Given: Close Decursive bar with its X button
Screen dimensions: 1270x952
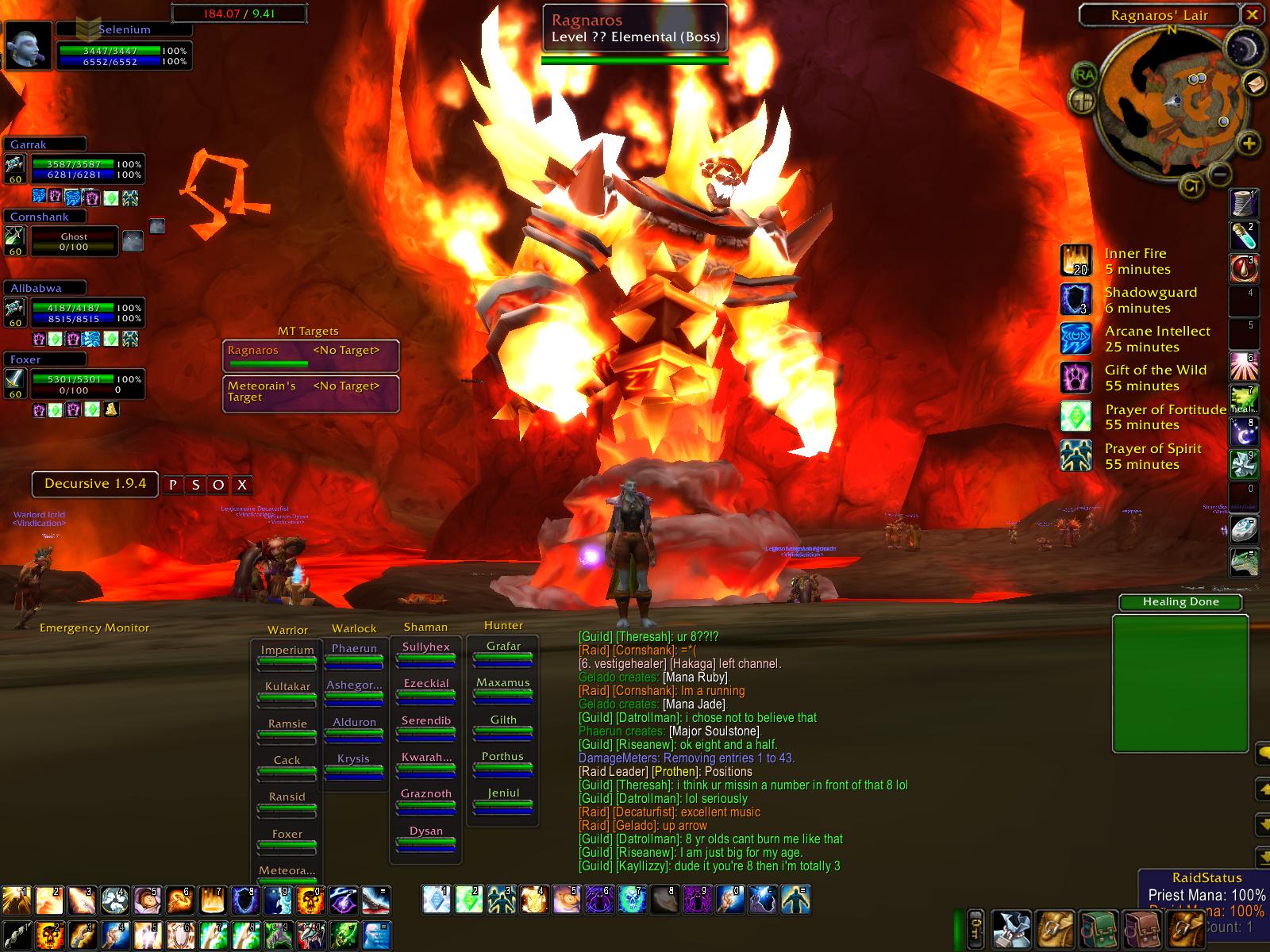Looking at the screenshot, I should [x=243, y=485].
